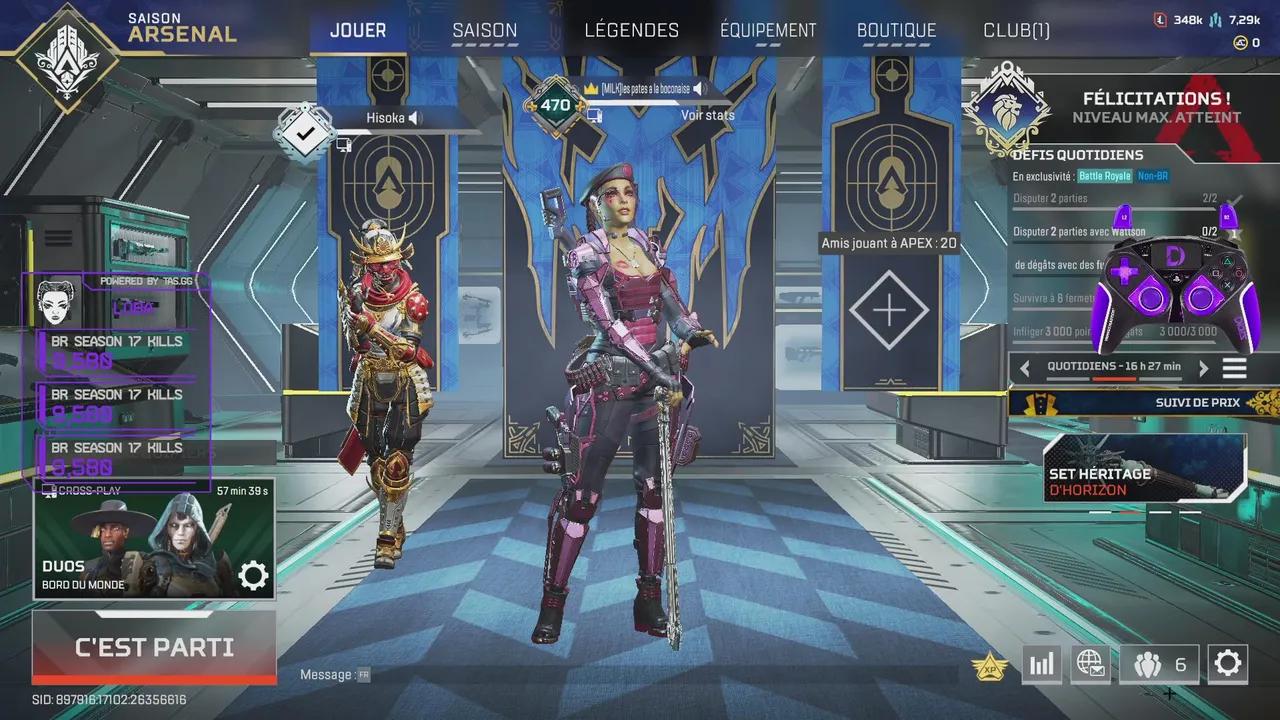Open the Saison tab
This screenshot has height=720, width=1280.
pos(485,31)
